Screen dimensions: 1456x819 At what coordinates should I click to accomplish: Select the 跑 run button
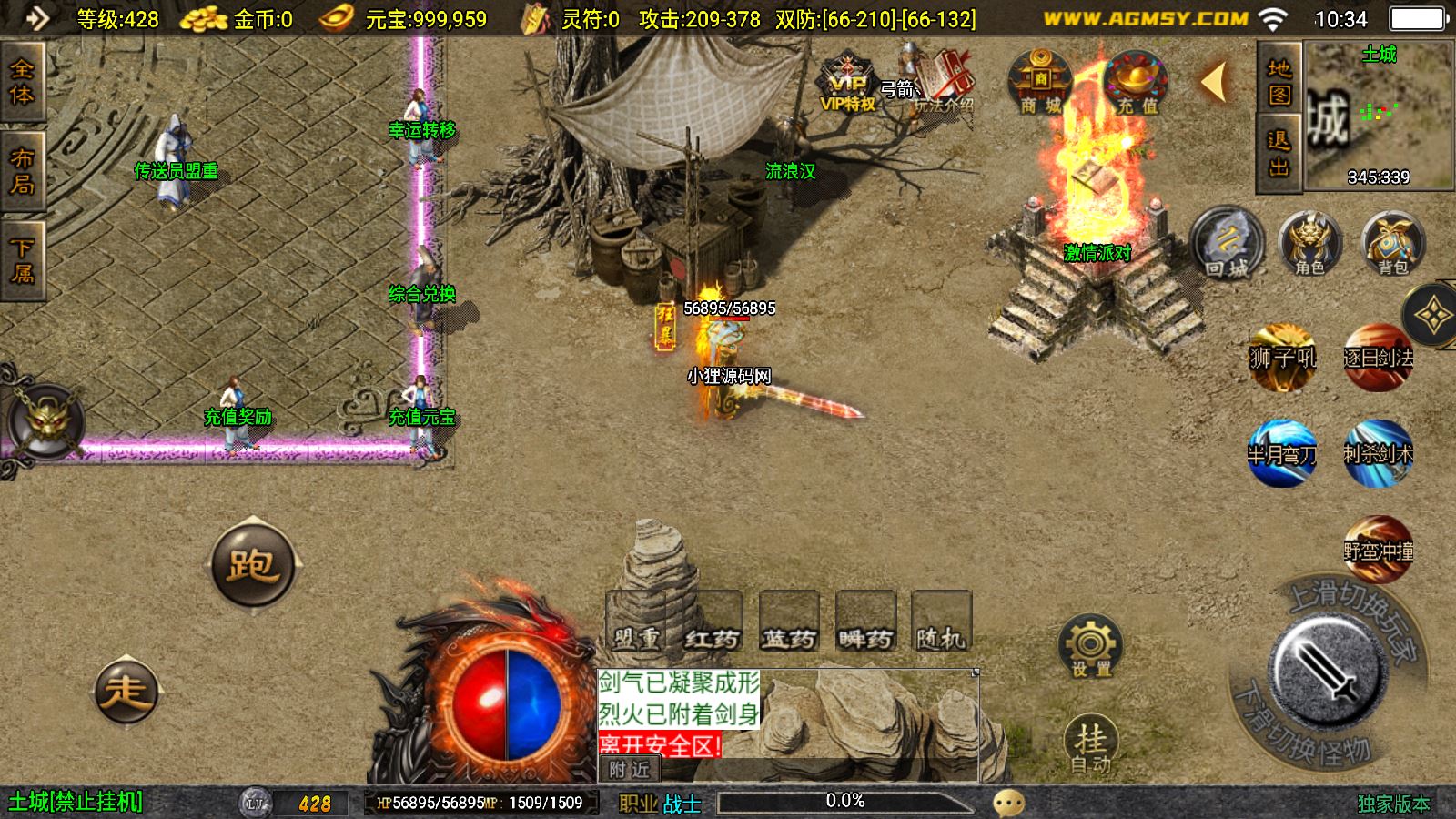point(253,565)
